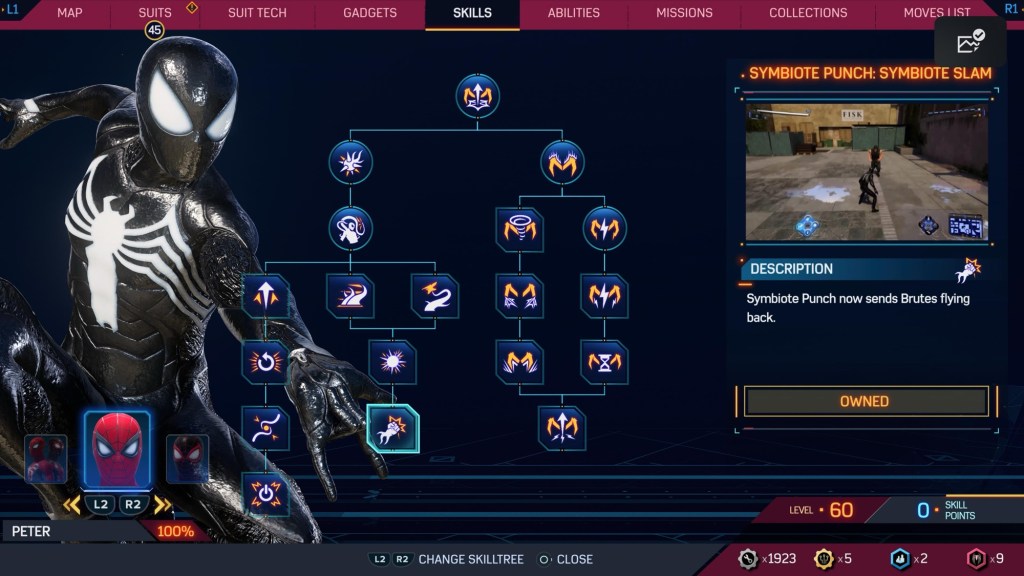Select the upward-arrow skill node on left branch
1024x576 pixels.
point(266,296)
